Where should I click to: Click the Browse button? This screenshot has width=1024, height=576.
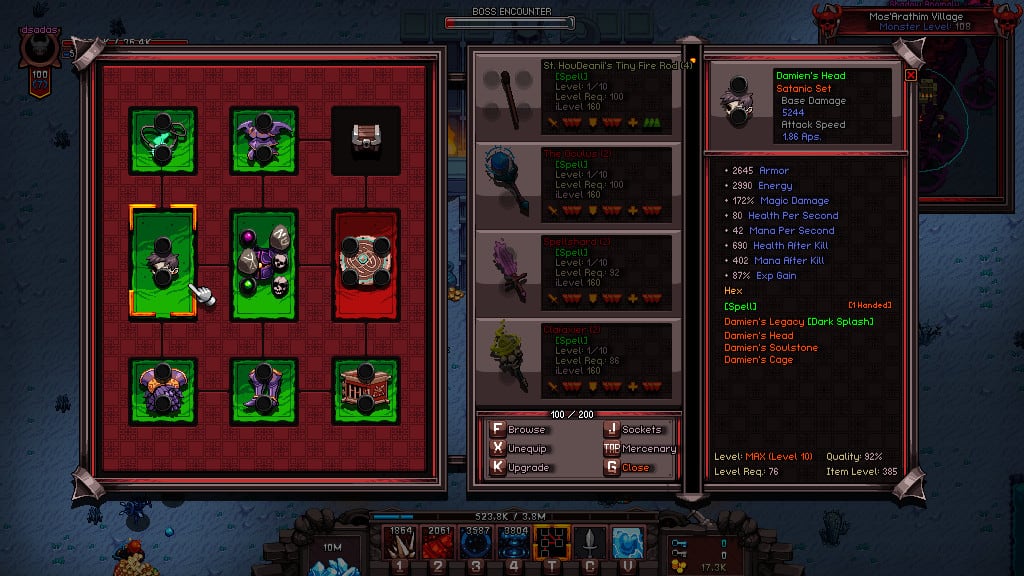518,429
